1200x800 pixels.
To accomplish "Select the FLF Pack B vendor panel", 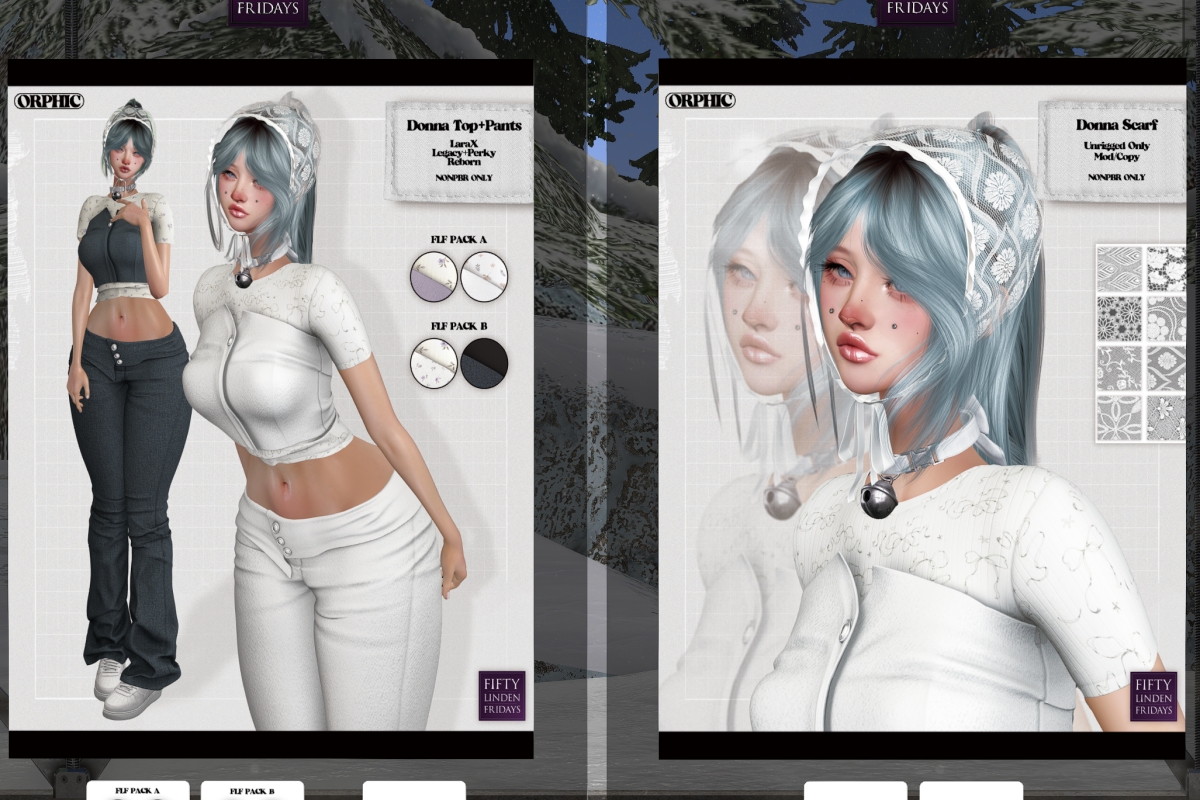I will click(251, 791).
